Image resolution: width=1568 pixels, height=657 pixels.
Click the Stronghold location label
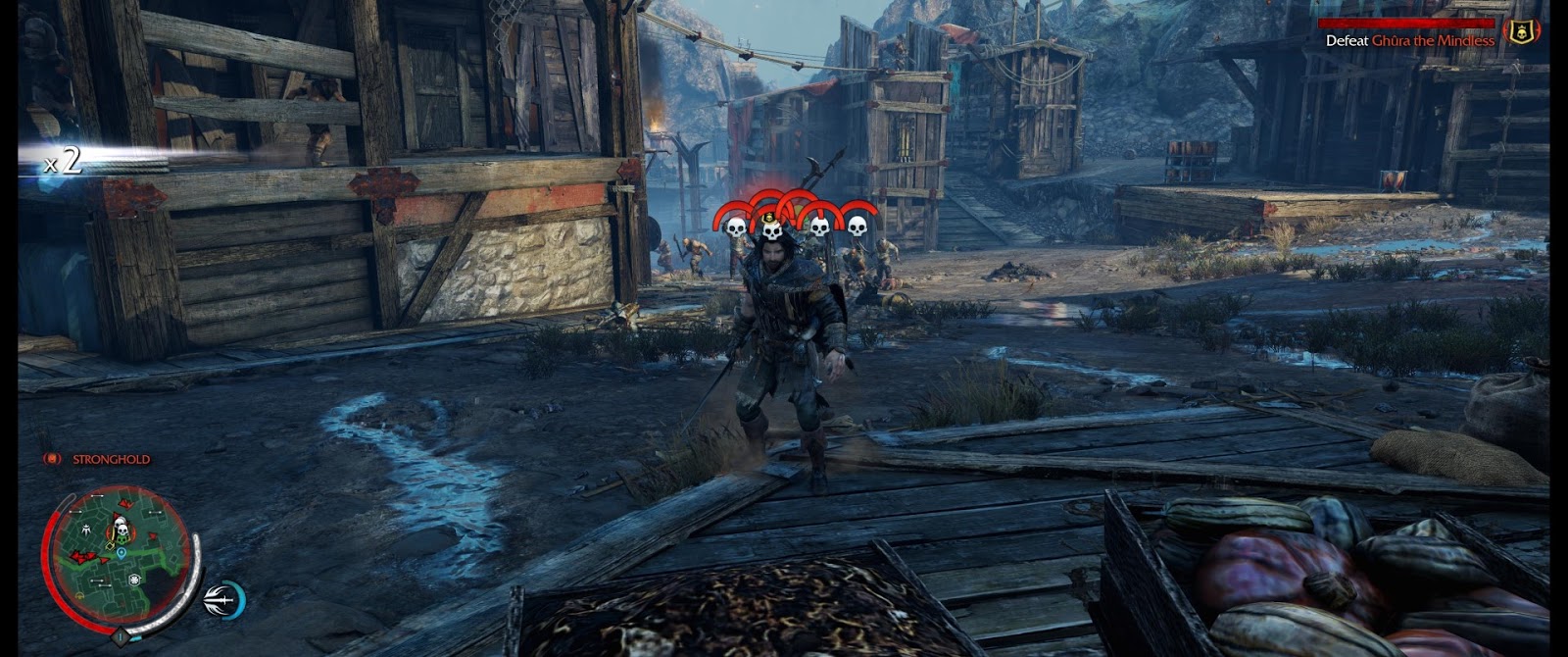(111, 459)
